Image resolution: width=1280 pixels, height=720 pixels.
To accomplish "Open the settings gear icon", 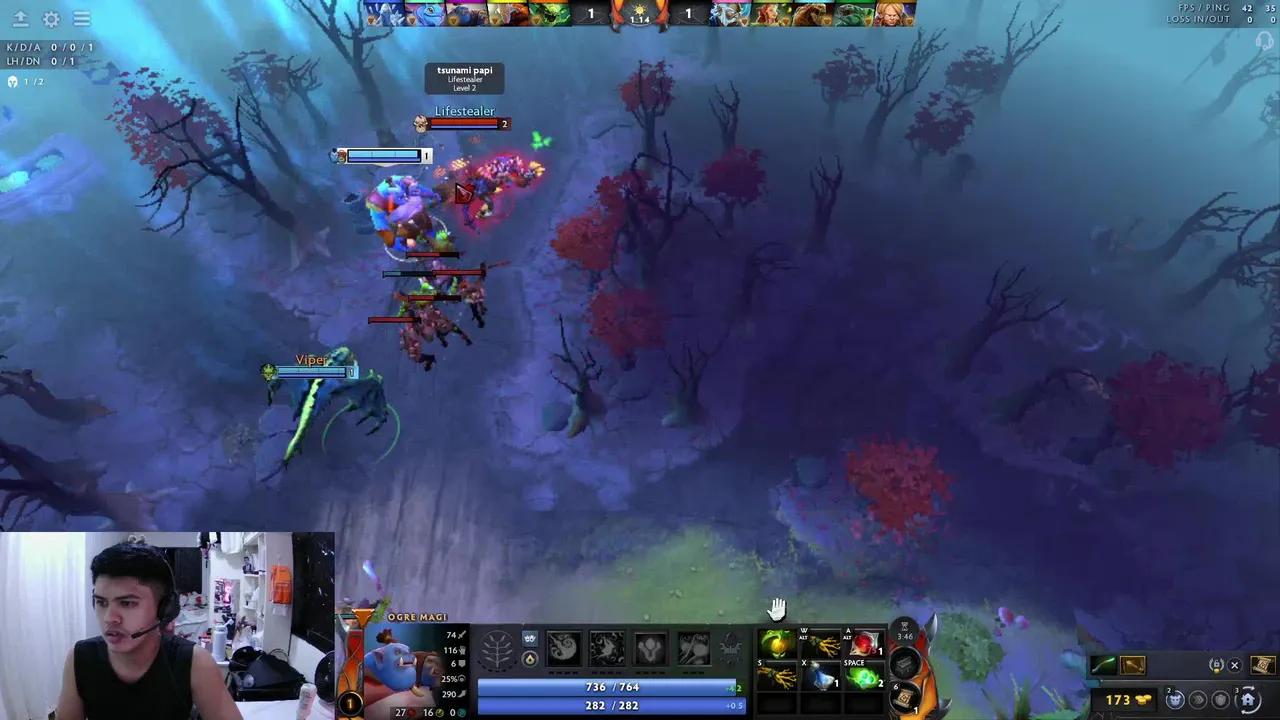I will click(x=50, y=18).
